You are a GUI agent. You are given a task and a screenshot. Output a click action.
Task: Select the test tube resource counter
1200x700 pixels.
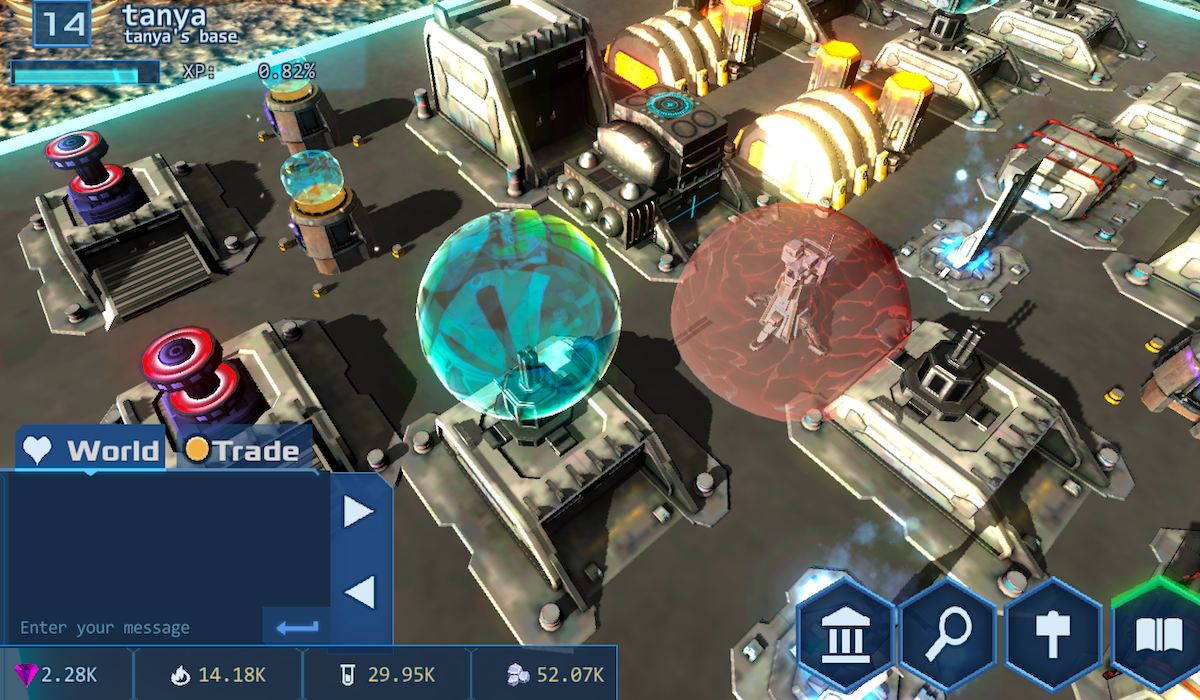(x=388, y=675)
